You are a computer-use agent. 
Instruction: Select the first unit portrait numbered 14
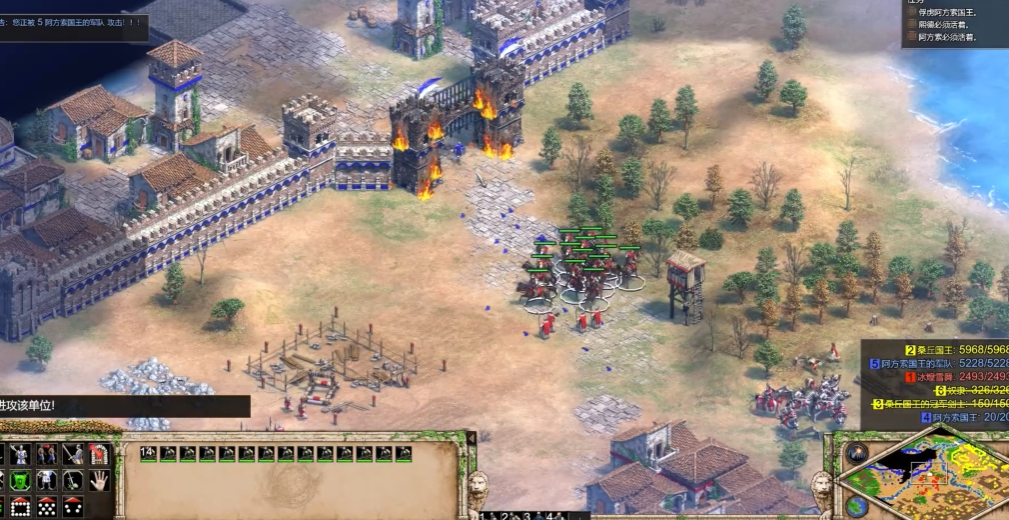148,454
